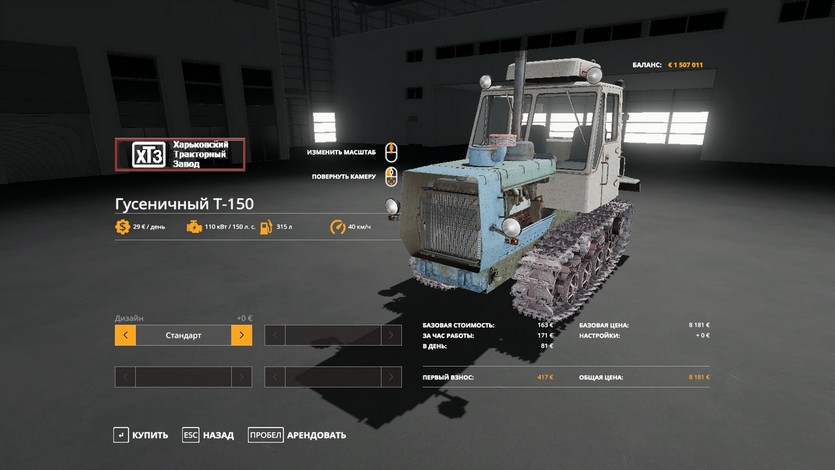Select next design with the right orange arrow
This screenshot has width=835, height=470.
241,336
